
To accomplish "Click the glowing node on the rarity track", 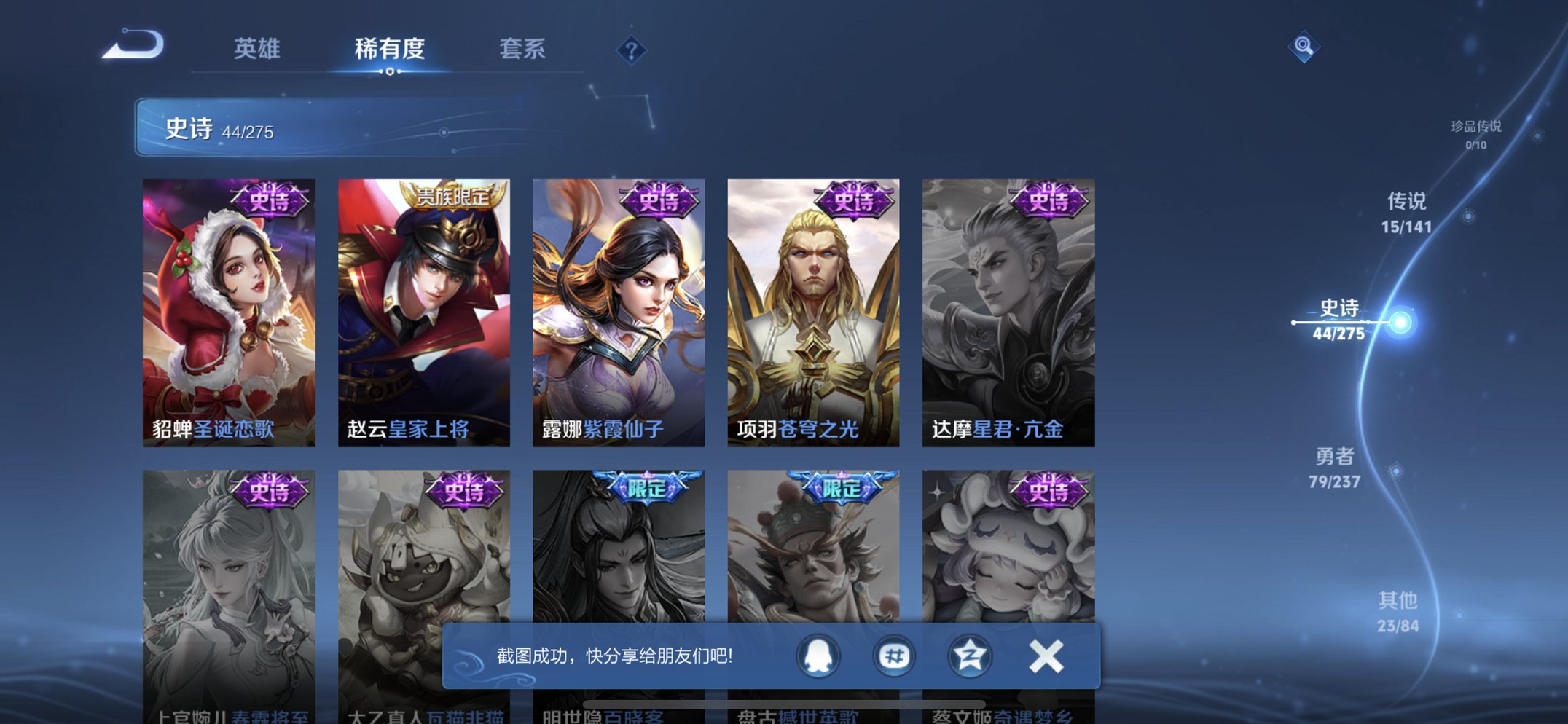I will tap(1403, 319).
